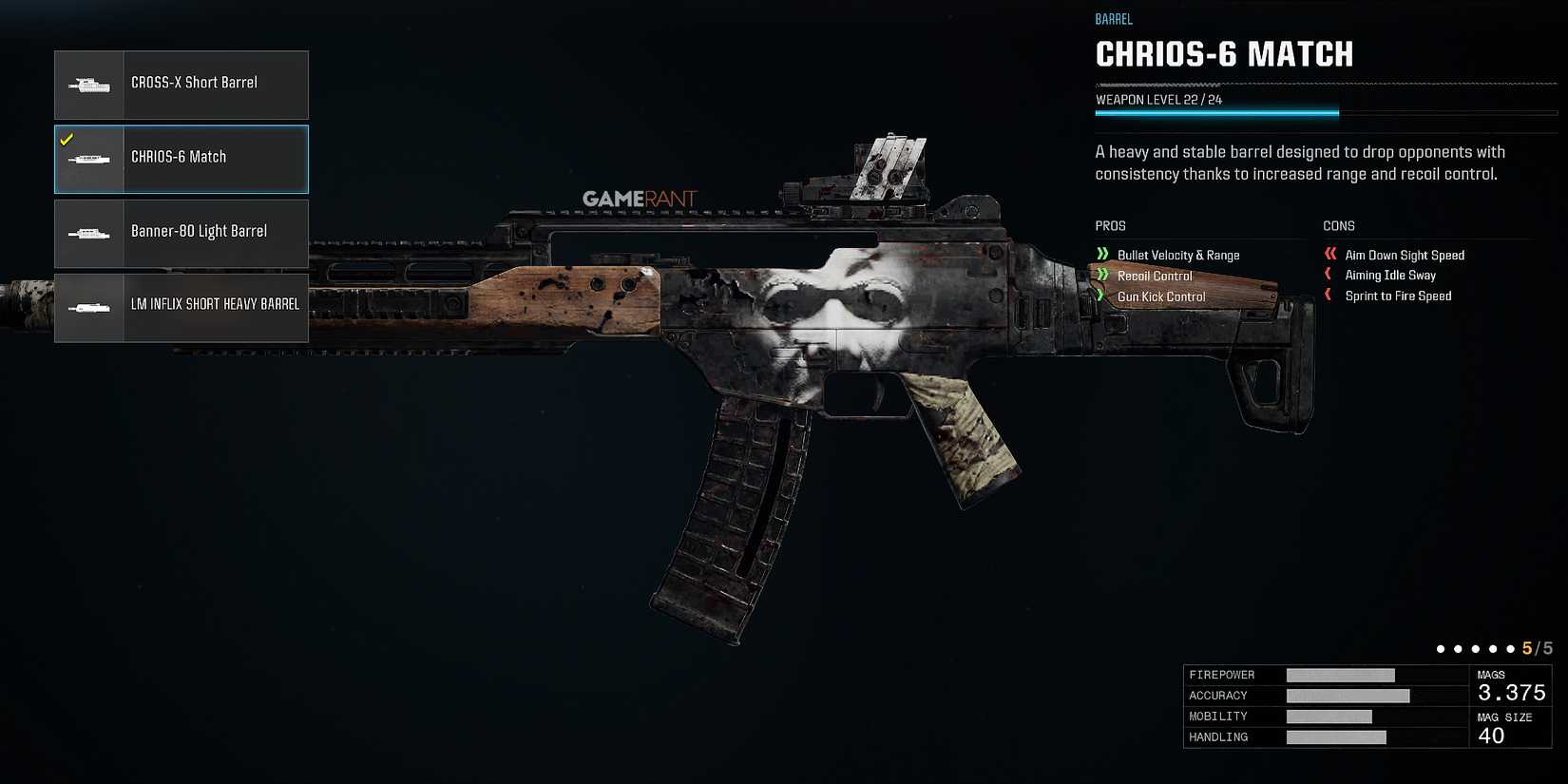This screenshot has width=1568, height=784.
Task: Select the CROSS-X Short Barrel icon
Action: click(x=89, y=84)
